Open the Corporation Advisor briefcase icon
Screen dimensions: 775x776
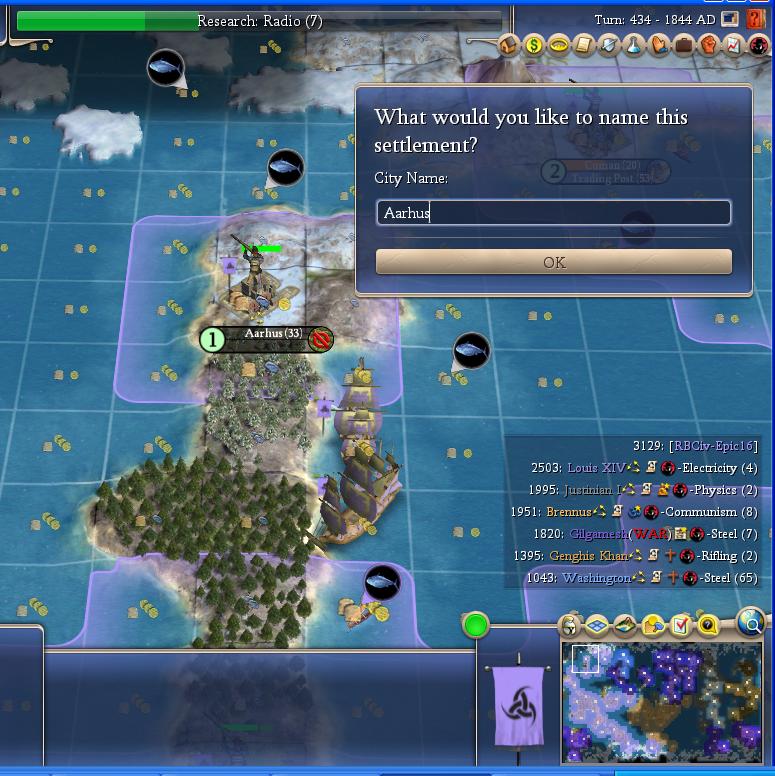(x=684, y=45)
